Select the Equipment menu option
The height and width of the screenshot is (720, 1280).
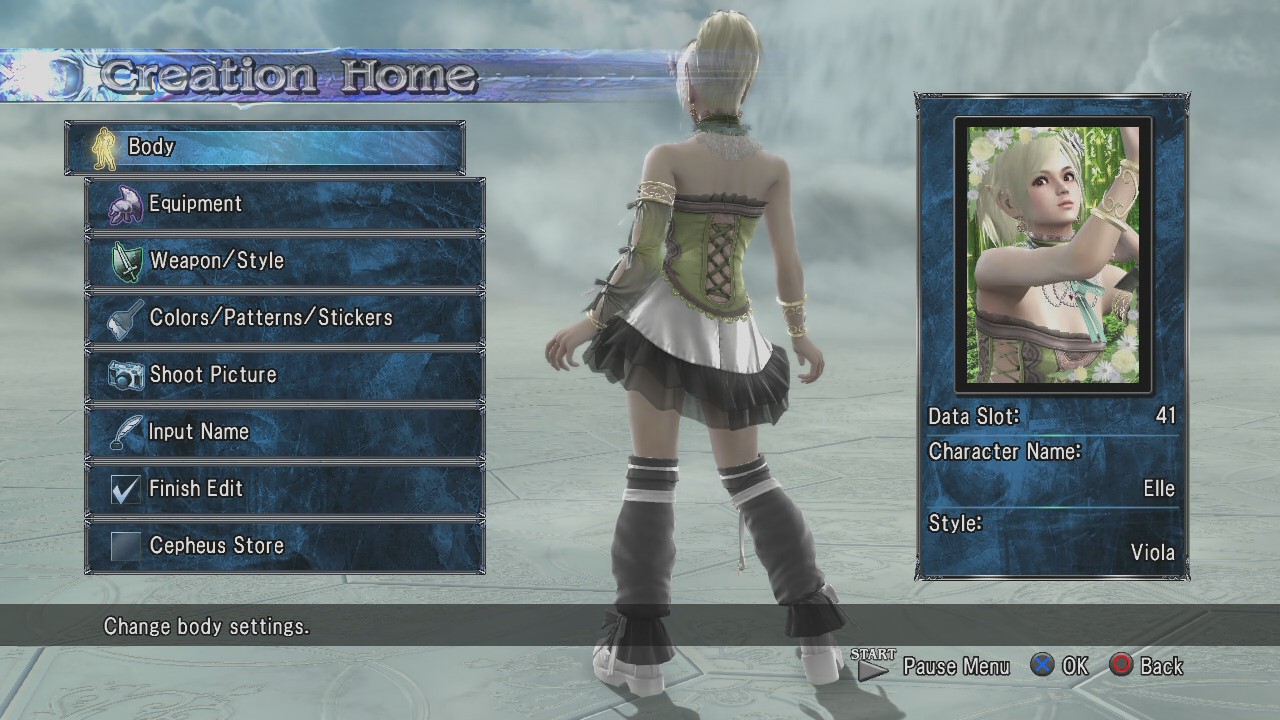[285, 204]
